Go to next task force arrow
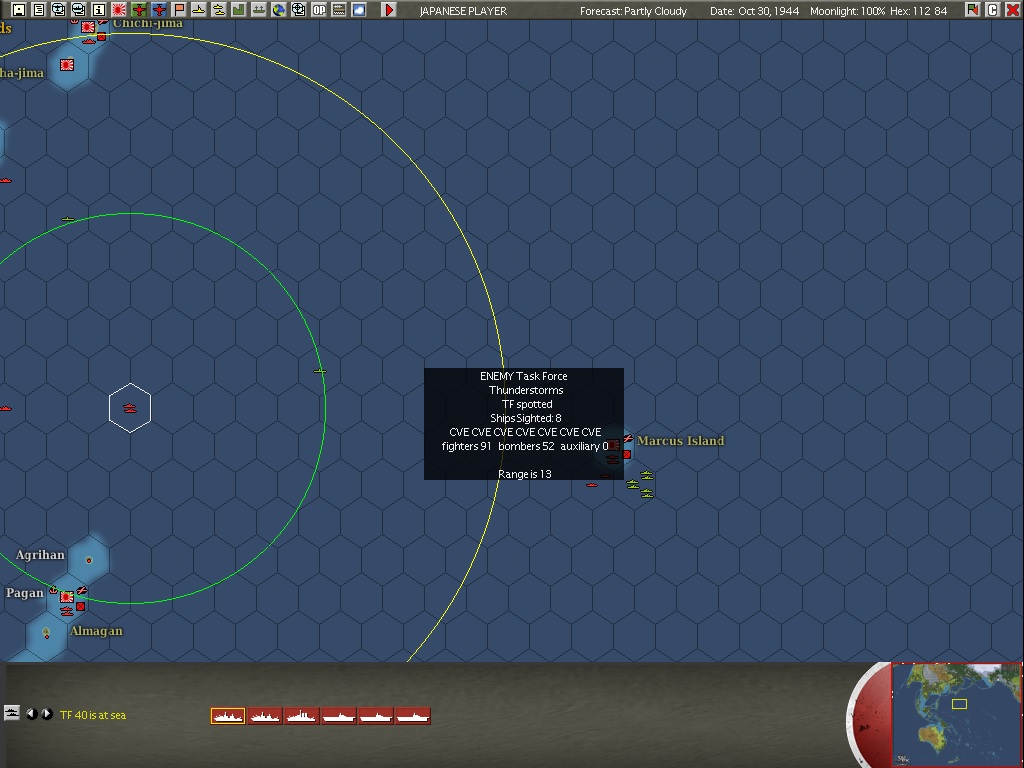 (x=47, y=714)
